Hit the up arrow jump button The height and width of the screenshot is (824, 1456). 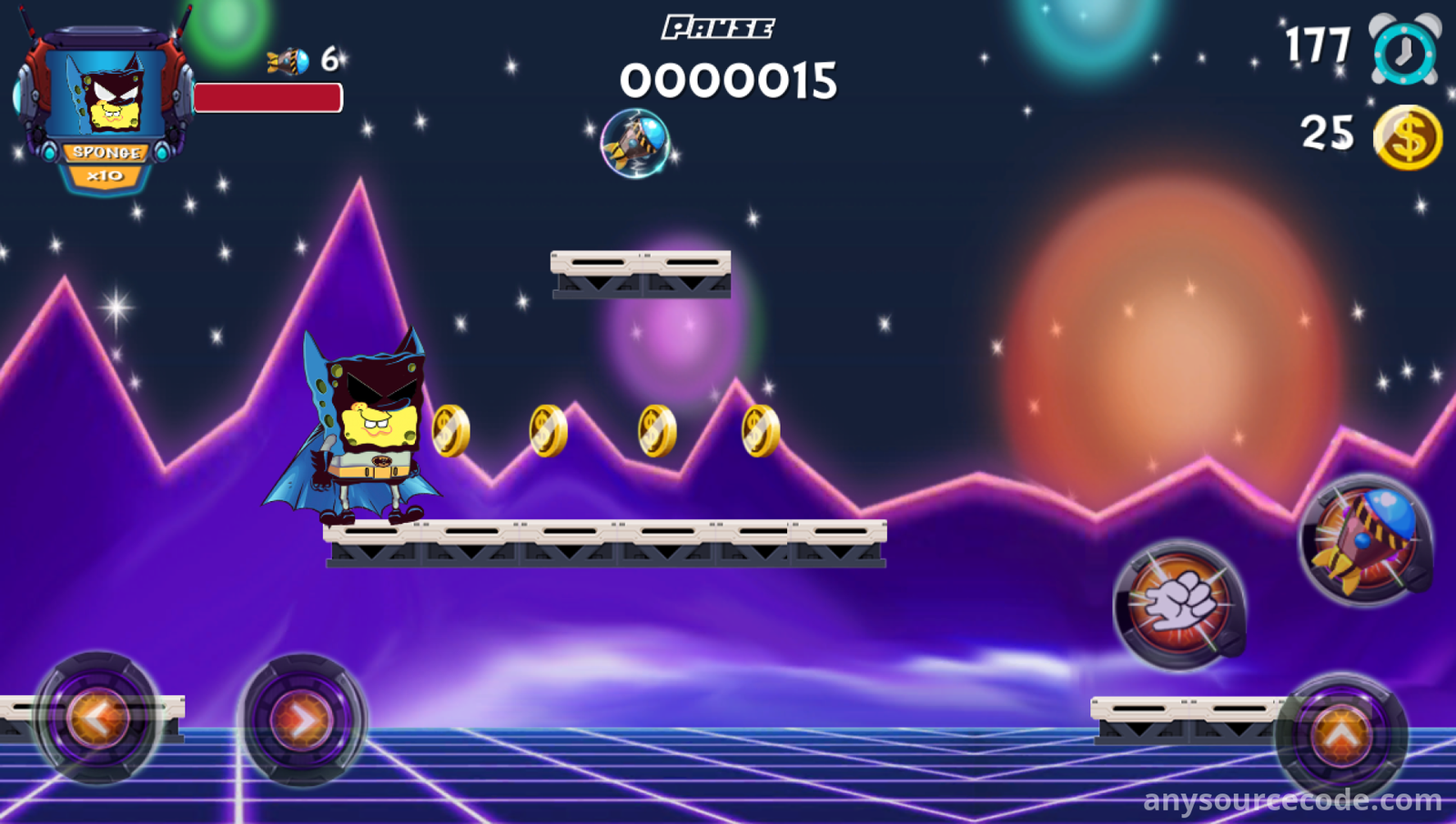[x=1341, y=735]
